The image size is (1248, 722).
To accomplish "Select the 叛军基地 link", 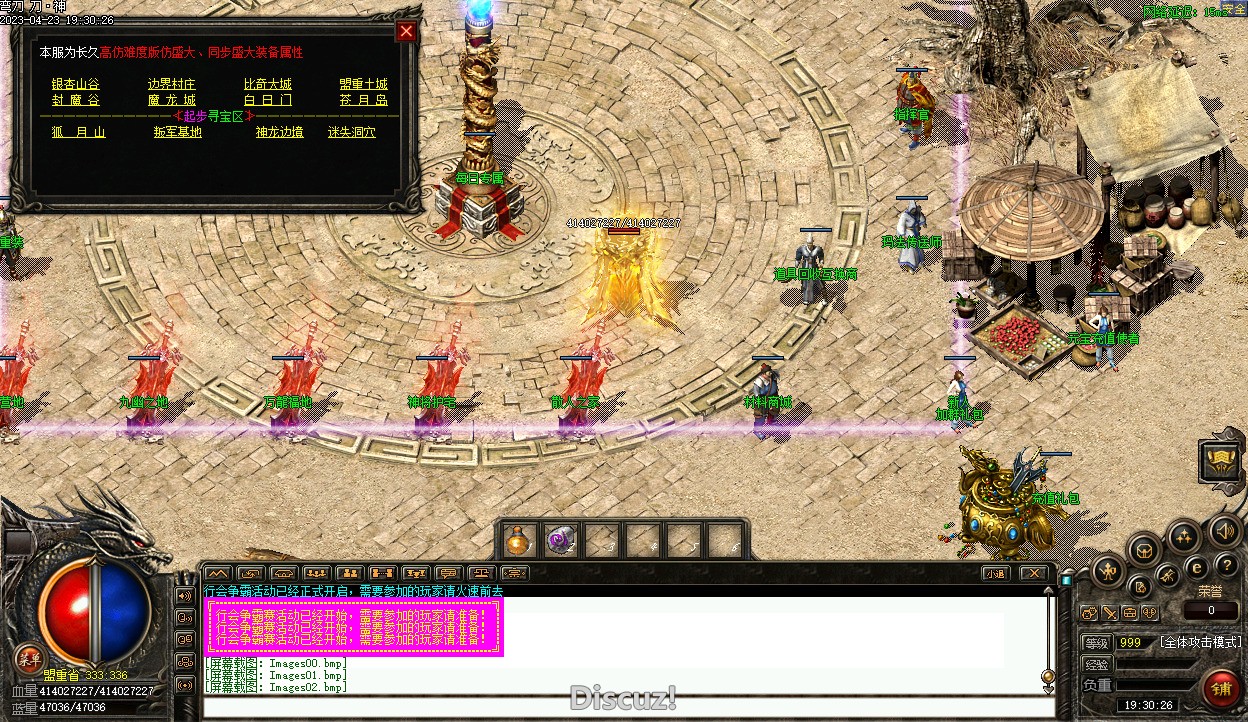I will [x=177, y=132].
